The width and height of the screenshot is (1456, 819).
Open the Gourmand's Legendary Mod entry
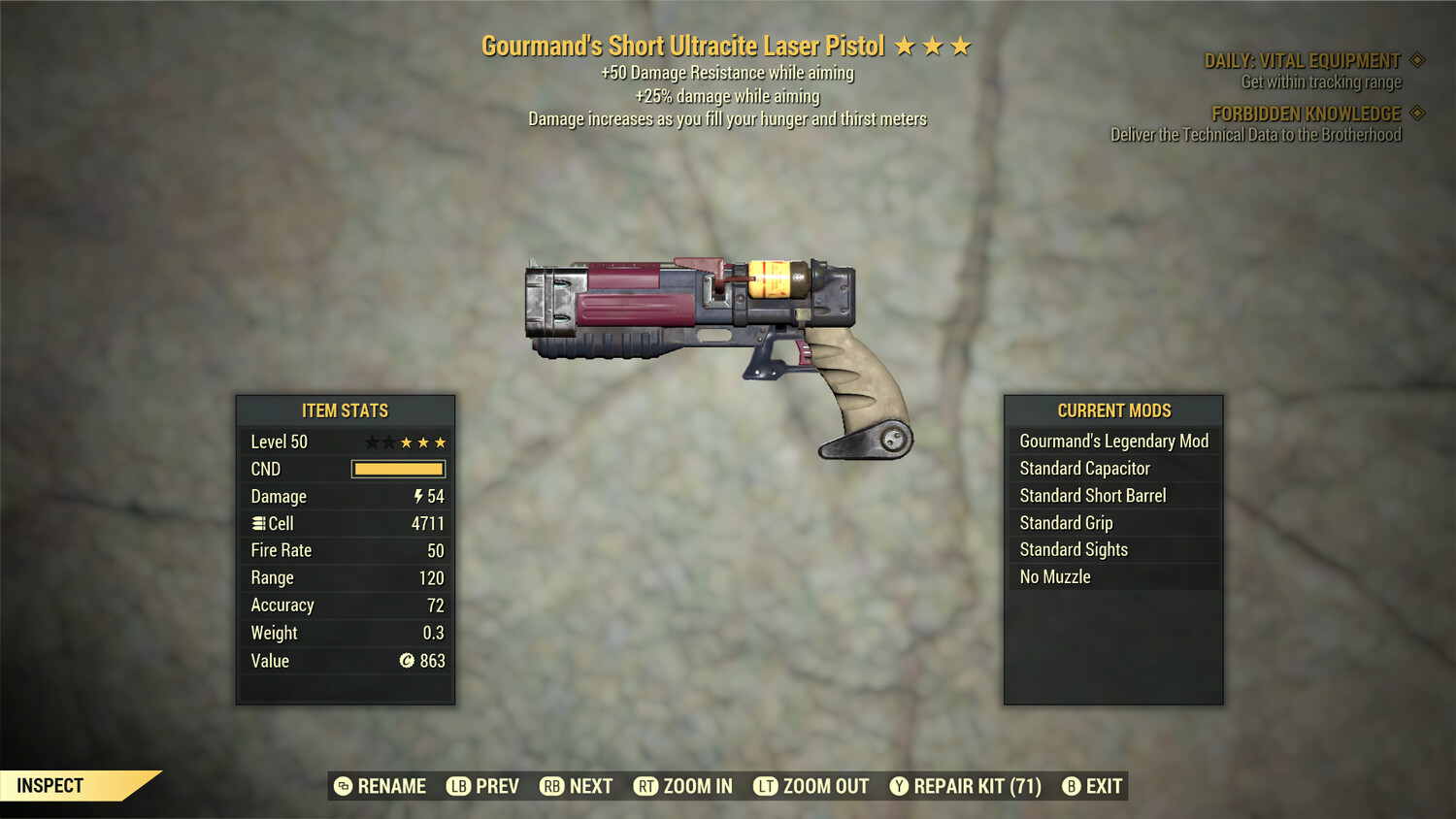pyautogui.click(x=1113, y=441)
